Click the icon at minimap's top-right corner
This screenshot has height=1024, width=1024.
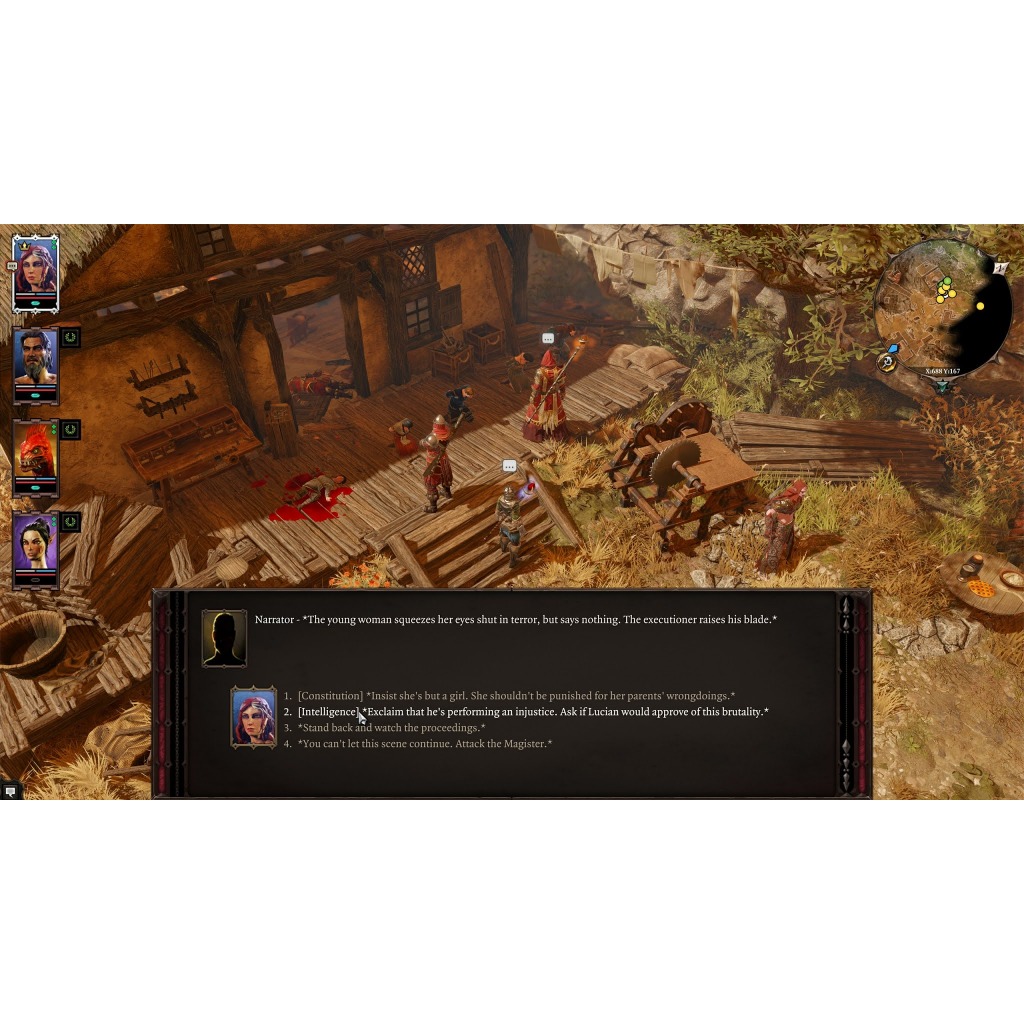tap(1001, 268)
